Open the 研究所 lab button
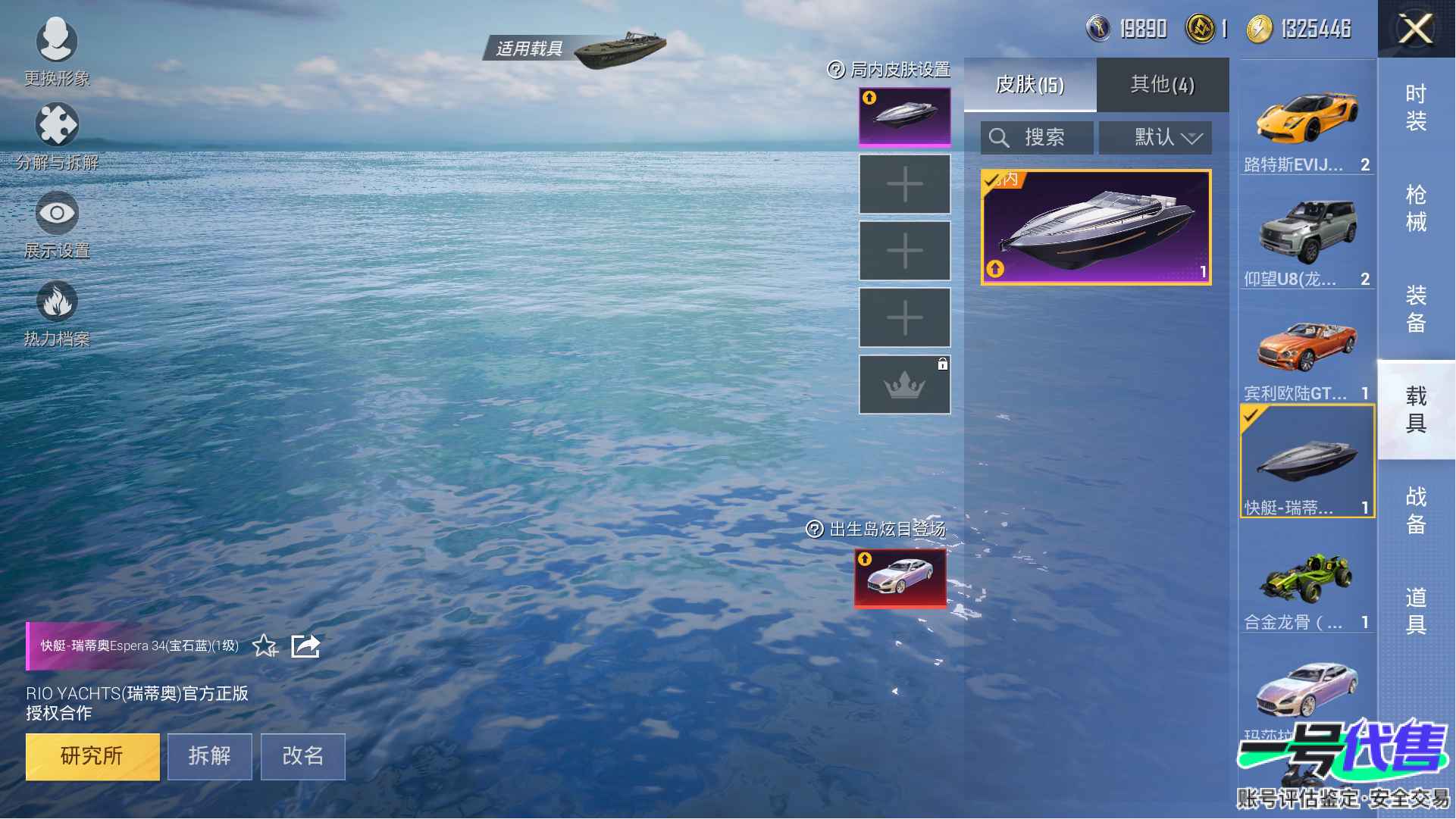 point(92,756)
